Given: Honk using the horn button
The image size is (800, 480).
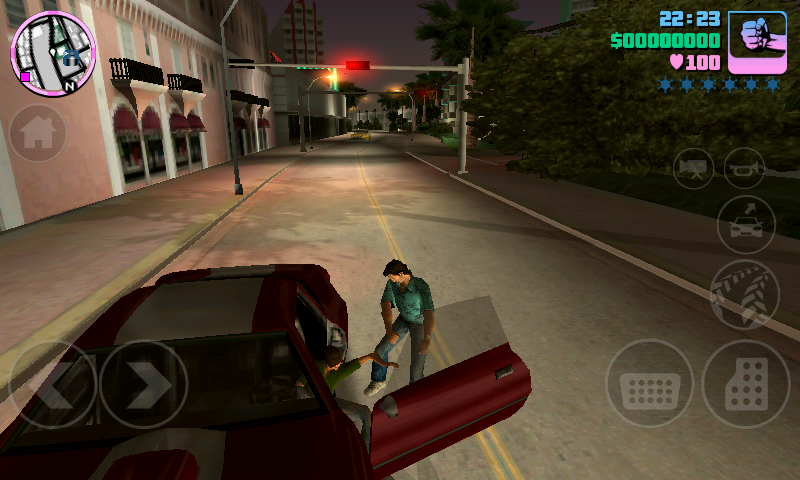Looking at the screenshot, I should click(x=745, y=168).
